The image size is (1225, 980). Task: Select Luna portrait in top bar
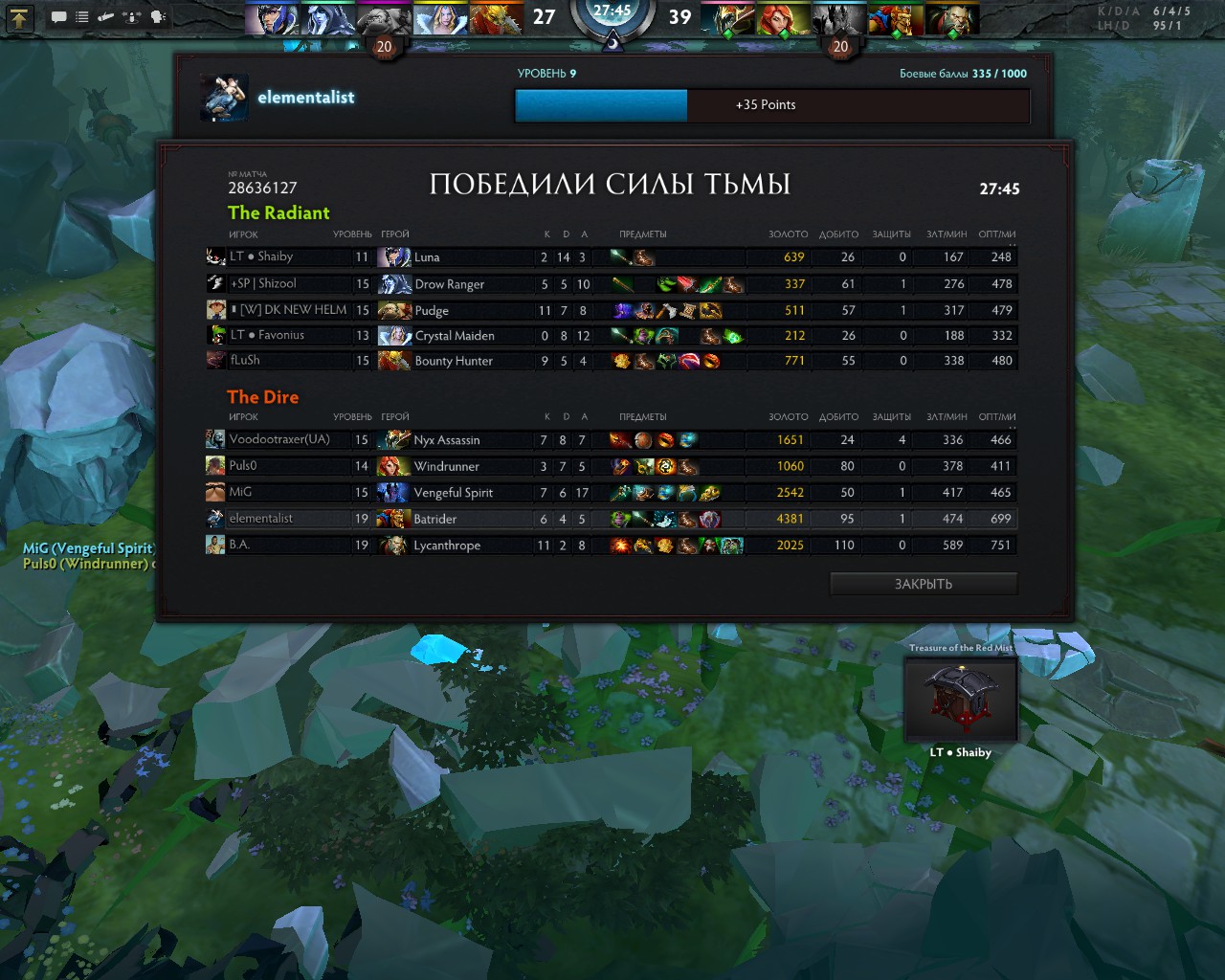(272, 19)
